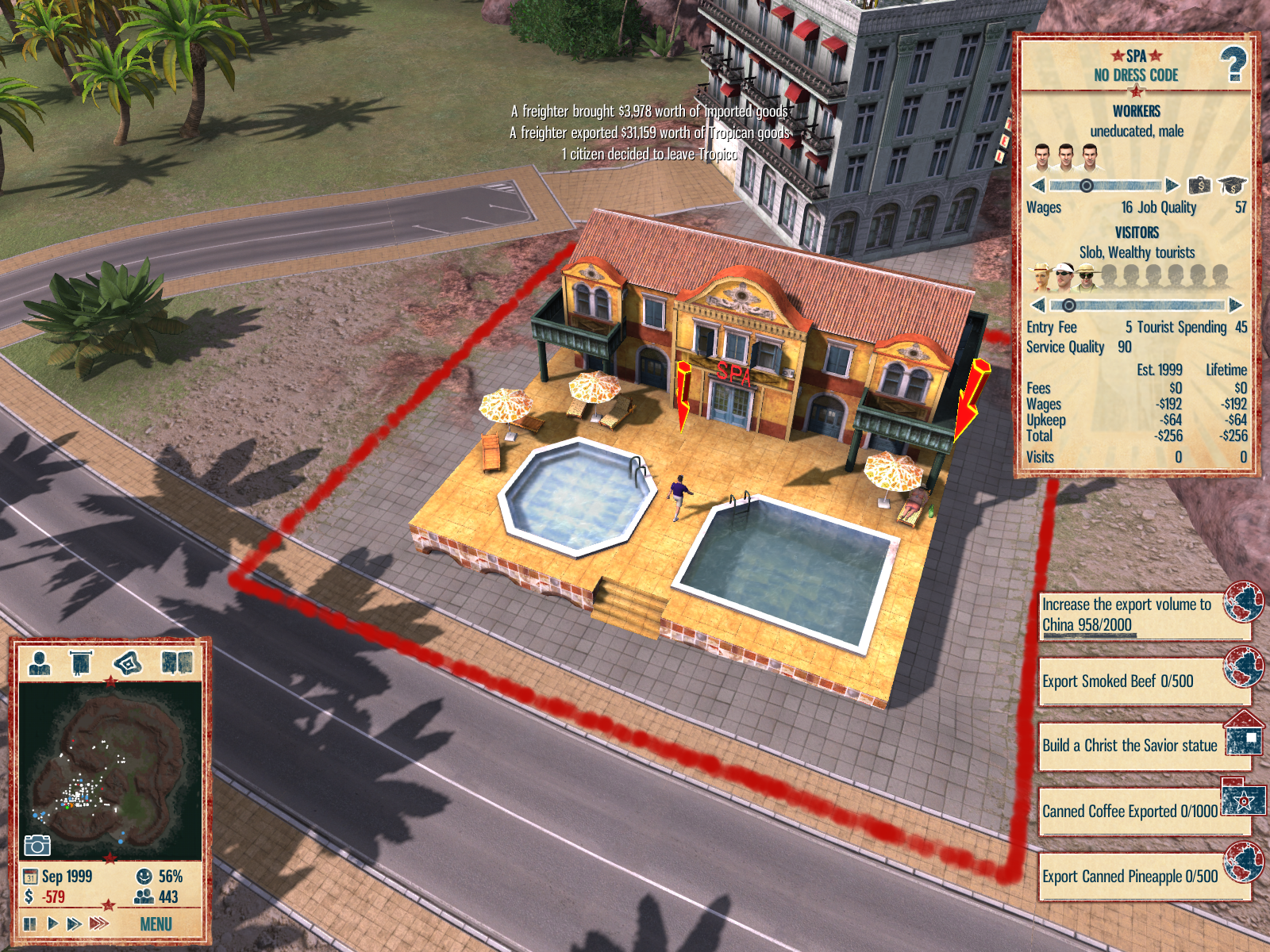
Task: Lower the entry fee with left arrow
Action: click(1037, 305)
